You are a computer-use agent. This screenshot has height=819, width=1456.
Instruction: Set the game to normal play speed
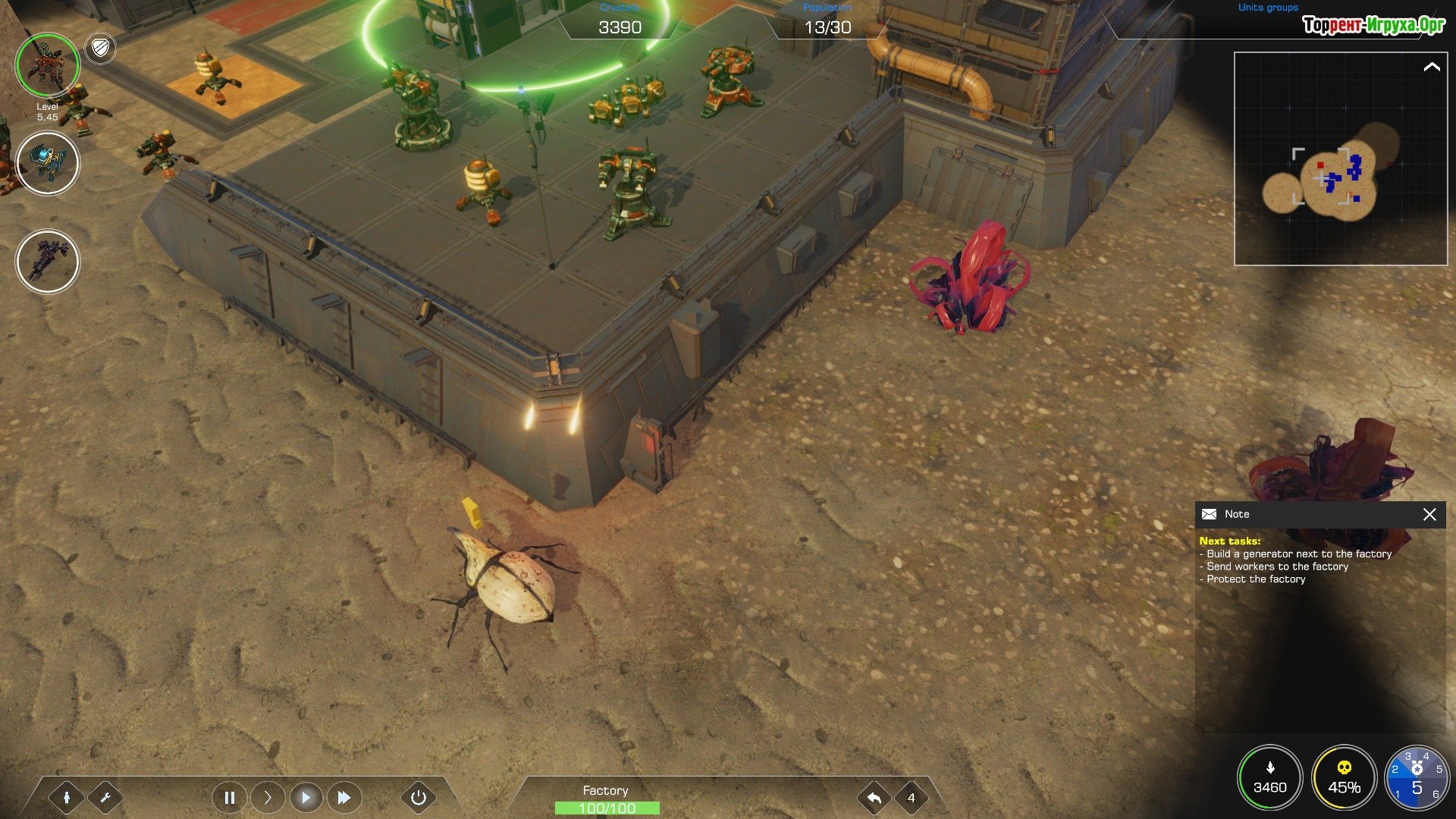[x=306, y=798]
